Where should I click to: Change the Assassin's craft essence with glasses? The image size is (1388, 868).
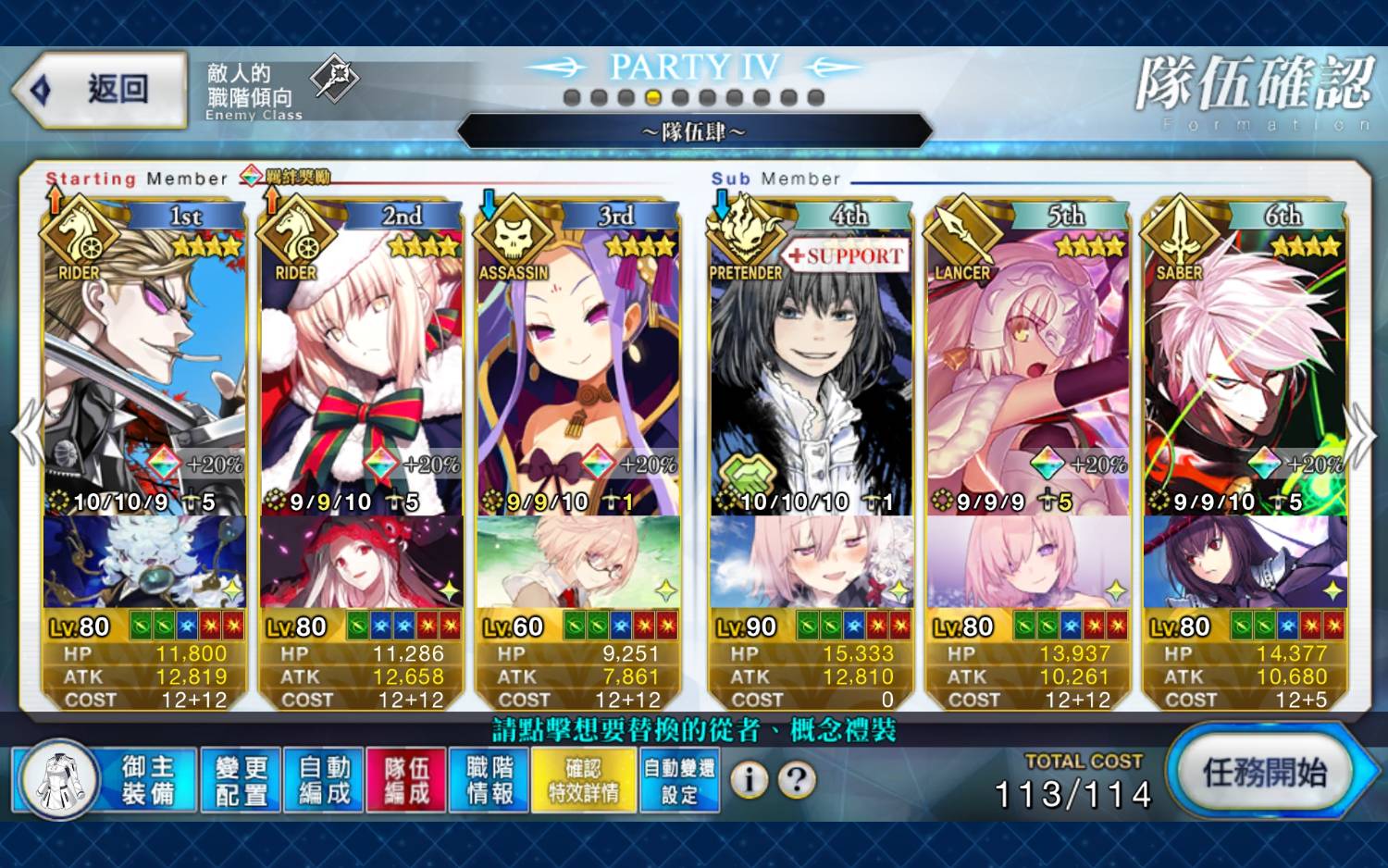pyautogui.click(x=578, y=562)
